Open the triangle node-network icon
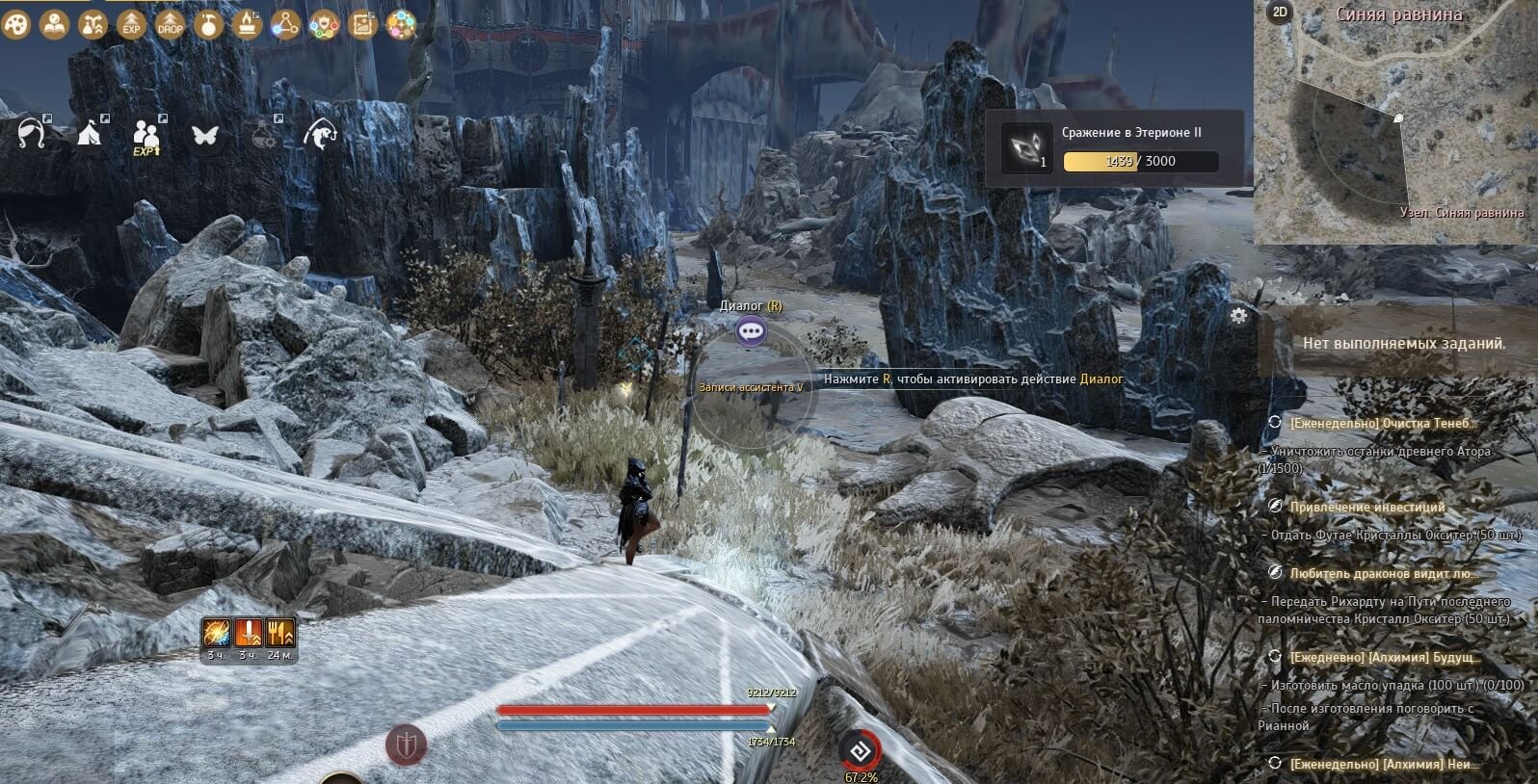Viewport: 1538px width, 784px height. 285,25
